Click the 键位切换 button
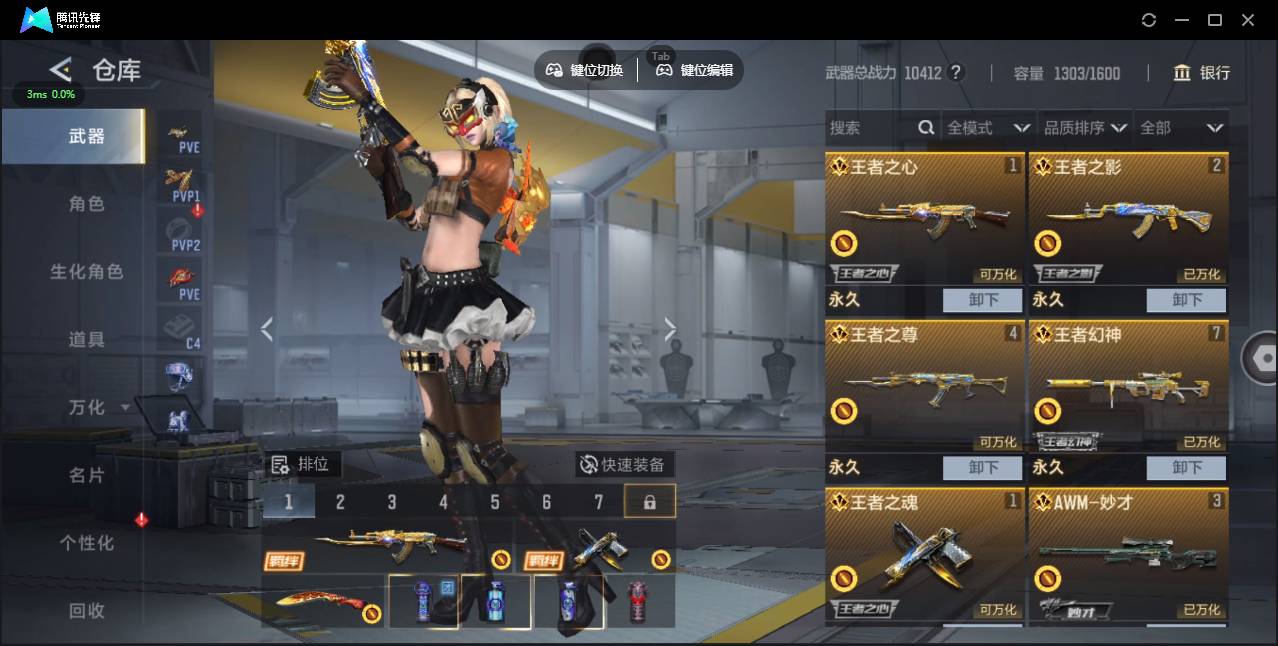The width and height of the screenshot is (1278, 646). [585, 70]
